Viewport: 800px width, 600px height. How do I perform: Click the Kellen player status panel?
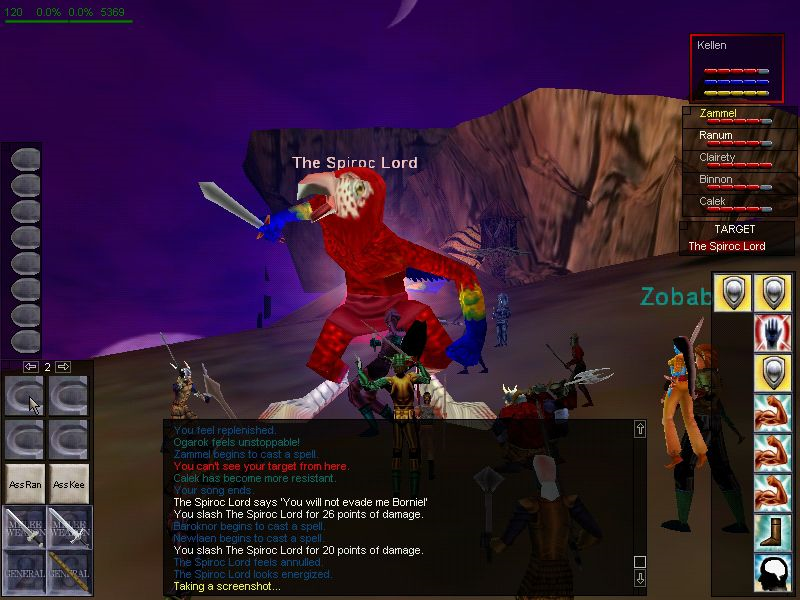point(737,68)
